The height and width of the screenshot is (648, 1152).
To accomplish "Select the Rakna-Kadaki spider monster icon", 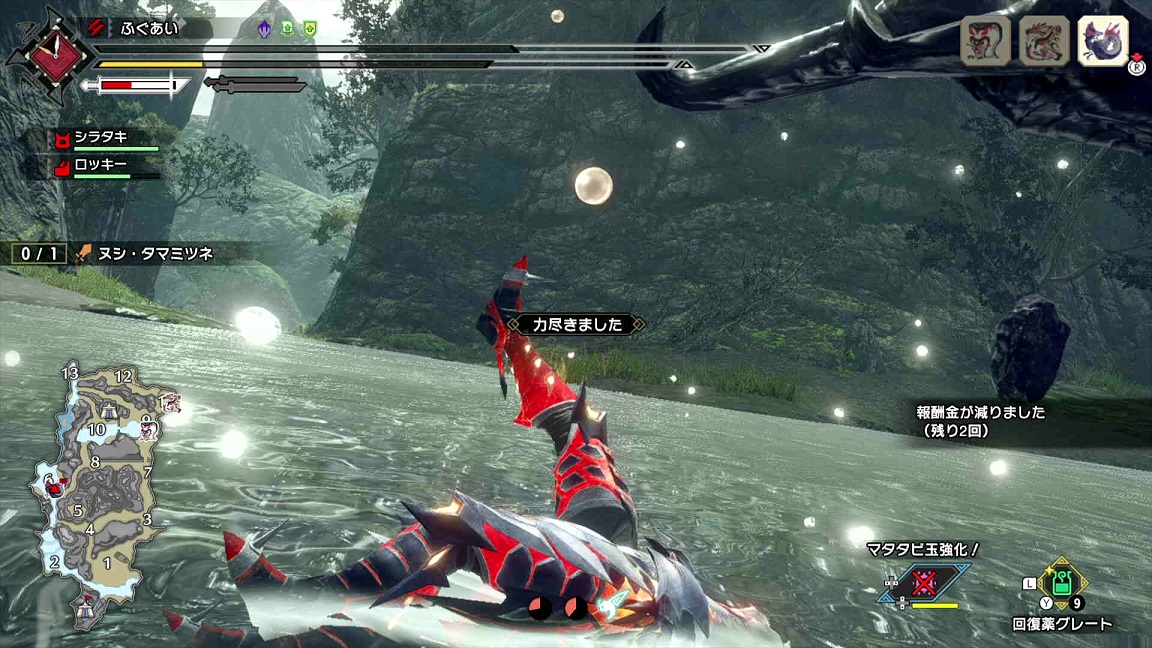I will point(984,41).
